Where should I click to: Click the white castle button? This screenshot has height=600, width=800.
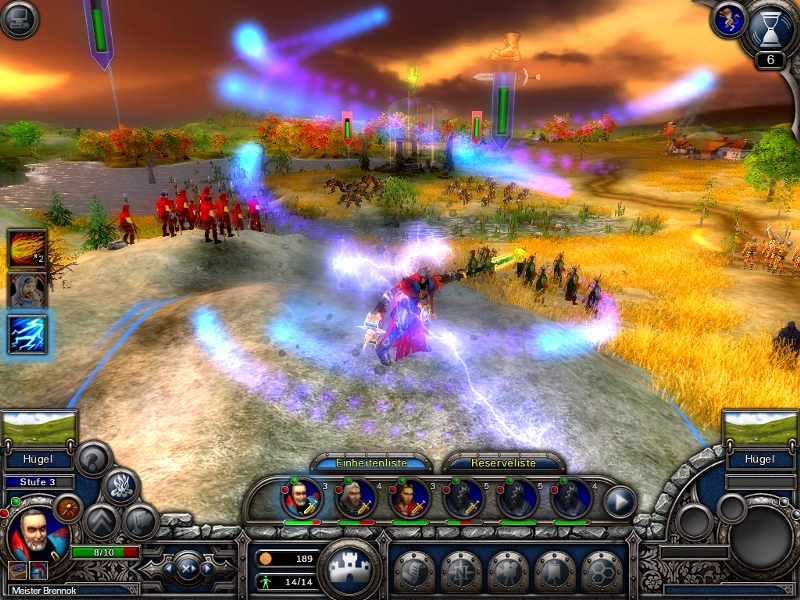(x=349, y=567)
